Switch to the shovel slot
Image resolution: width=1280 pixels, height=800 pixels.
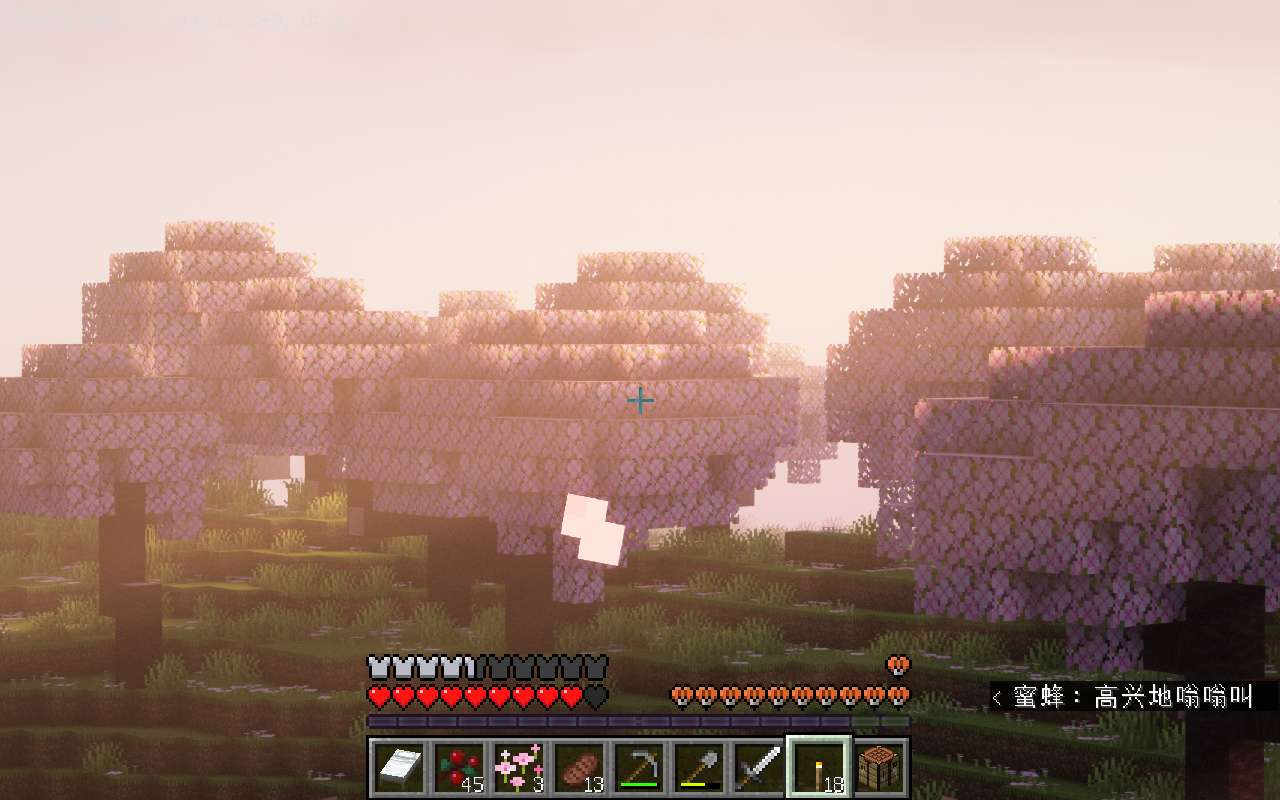click(699, 768)
